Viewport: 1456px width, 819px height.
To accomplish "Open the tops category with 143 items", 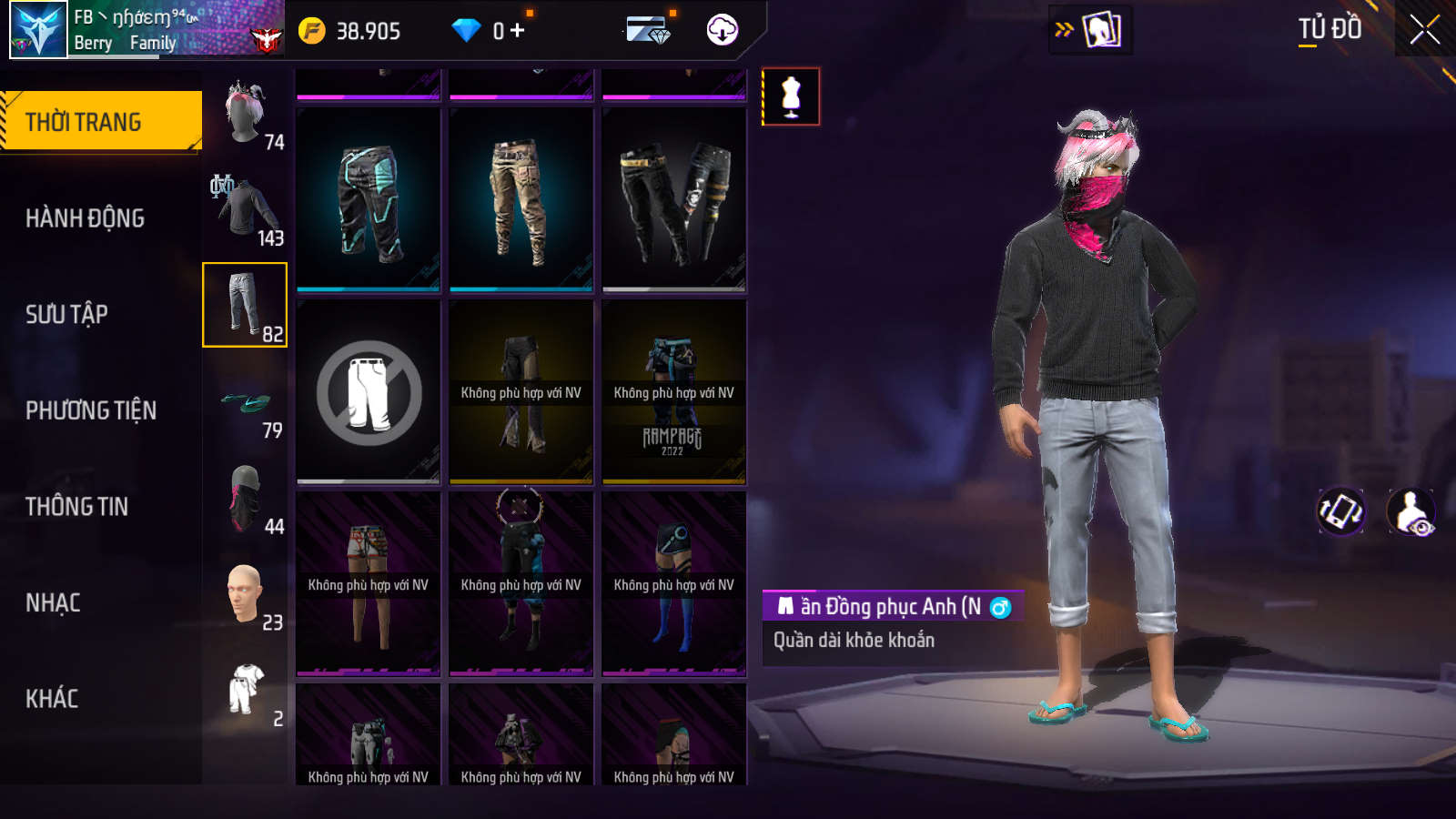I will pyautogui.click(x=246, y=209).
